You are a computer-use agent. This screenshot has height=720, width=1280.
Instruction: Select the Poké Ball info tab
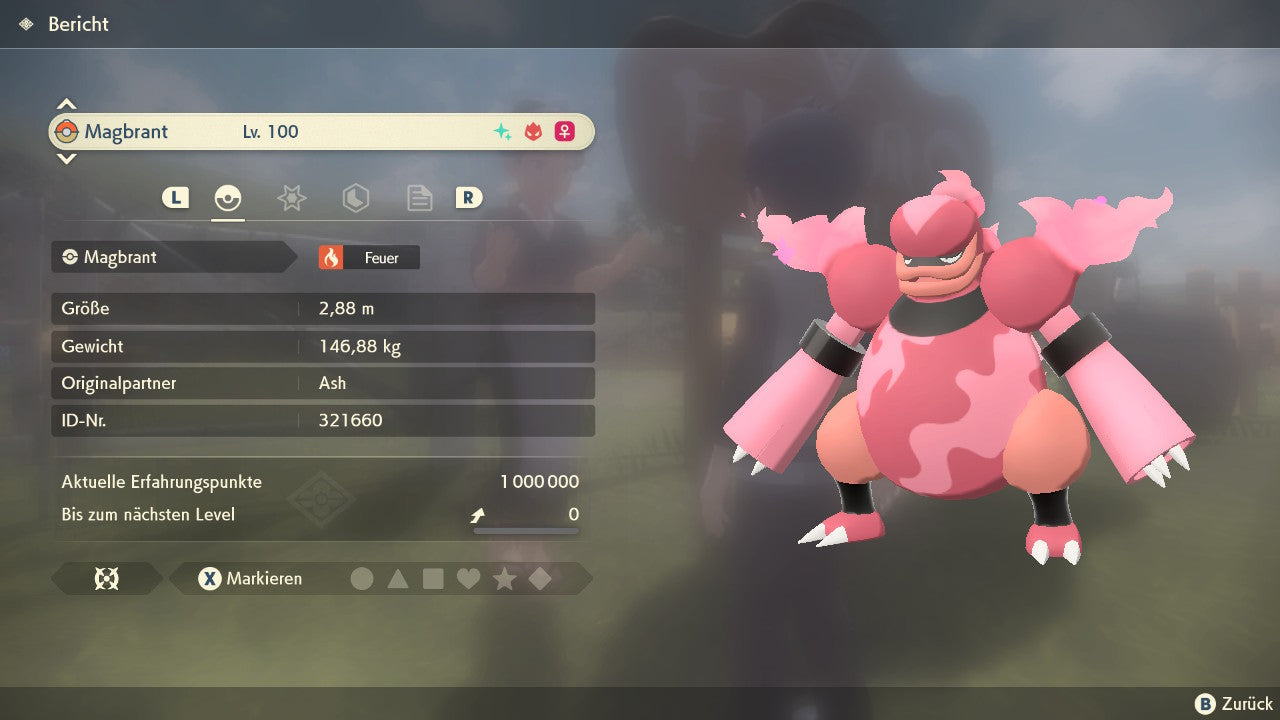(x=228, y=198)
